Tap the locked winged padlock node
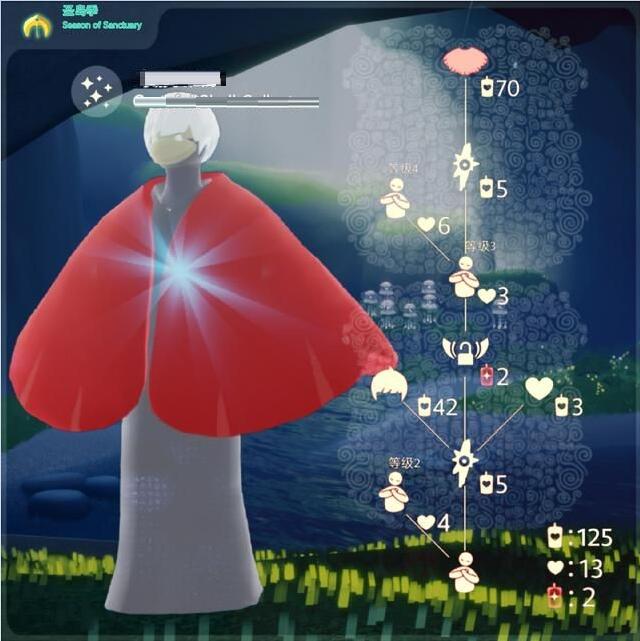Image resolution: width=640 pixels, height=641 pixels. tap(465, 350)
